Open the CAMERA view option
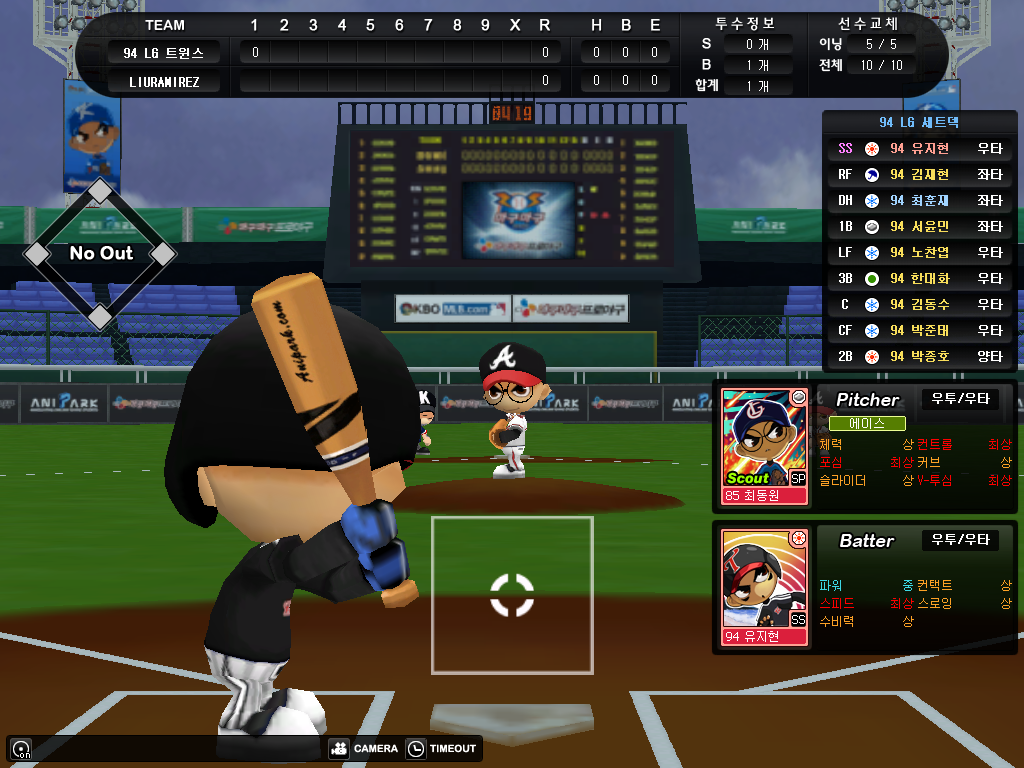Viewport: 1024px width, 768px height. tap(363, 748)
